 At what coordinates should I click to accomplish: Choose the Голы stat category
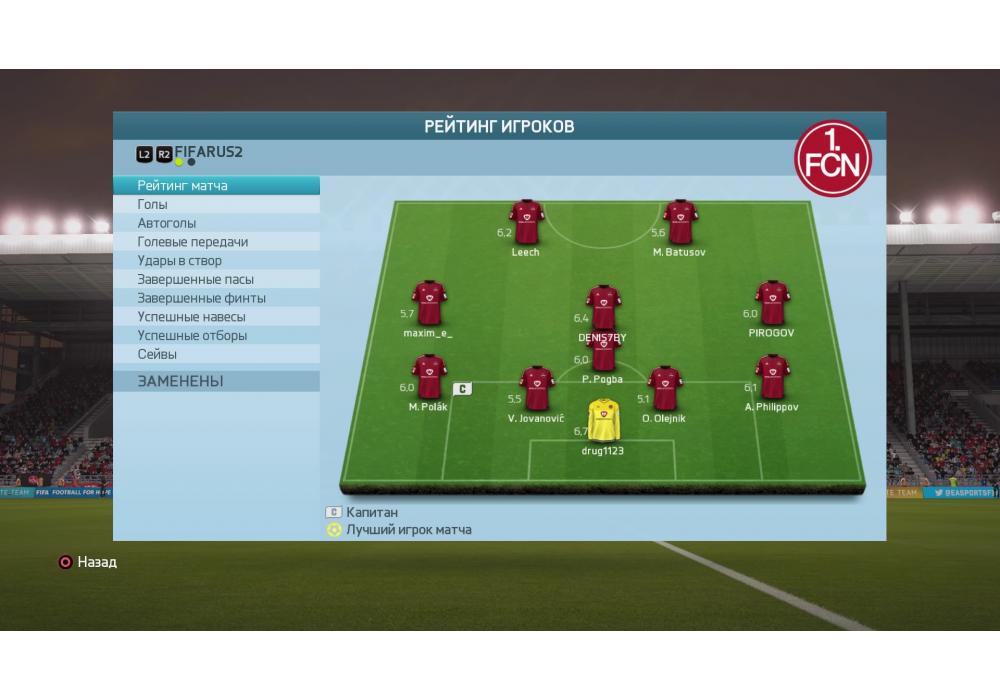pyautogui.click(x=216, y=205)
